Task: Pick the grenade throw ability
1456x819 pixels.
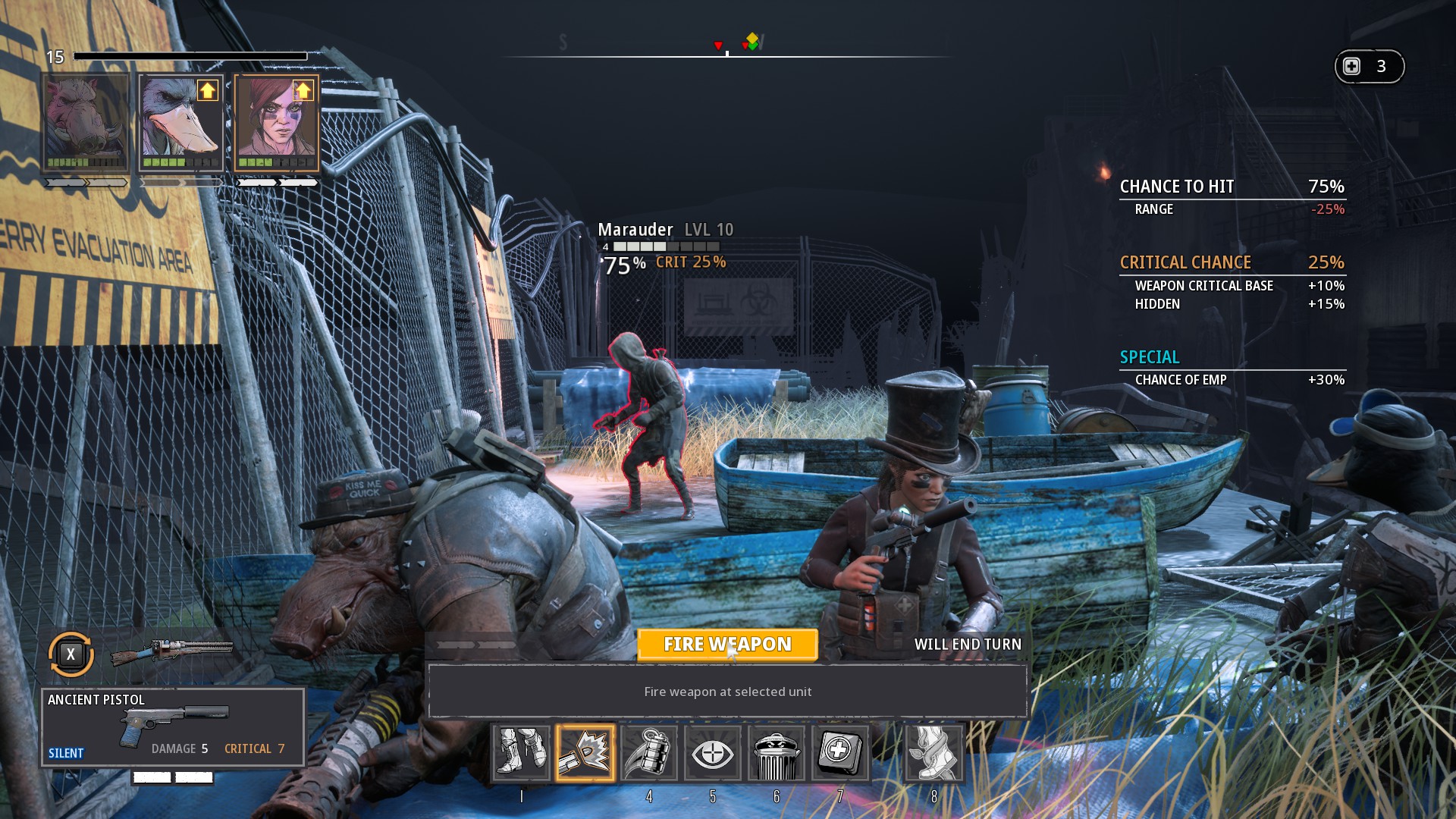Action: pos(649,753)
